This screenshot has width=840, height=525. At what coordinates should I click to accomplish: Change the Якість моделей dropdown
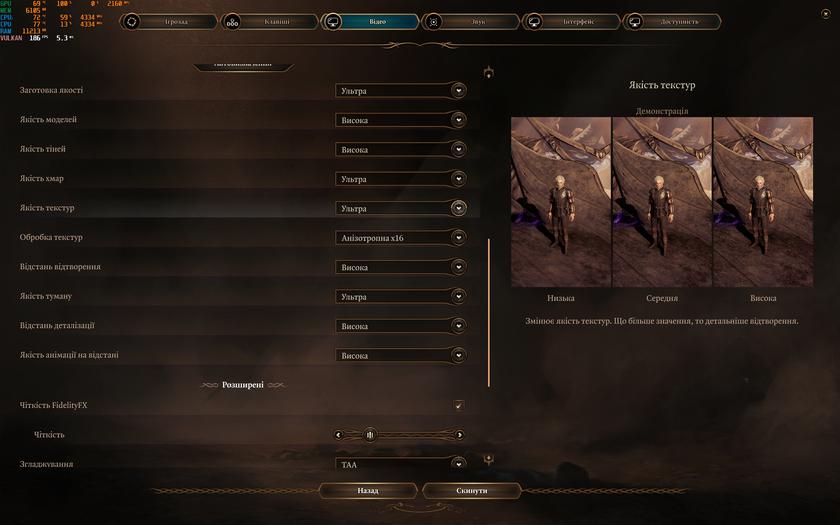[401, 120]
